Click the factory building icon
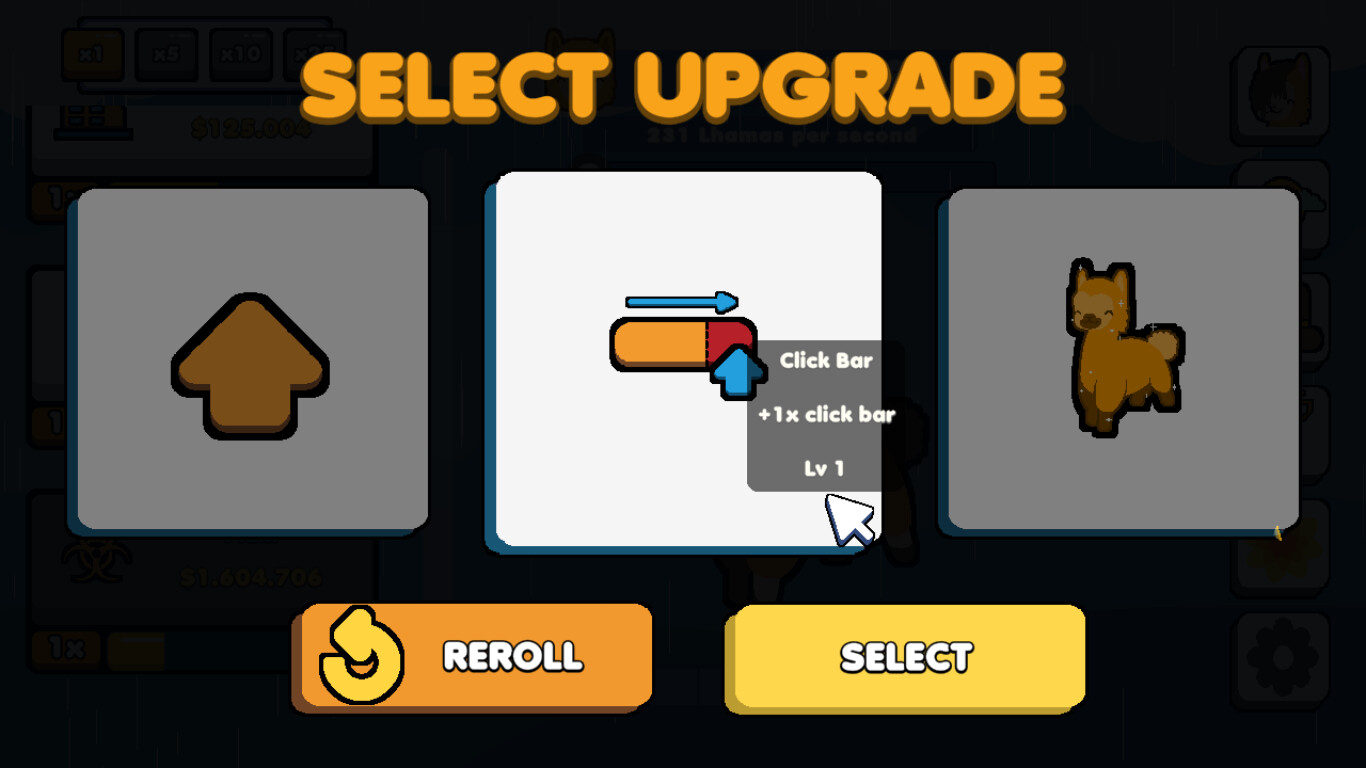The width and height of the screenshot is (1366, 768). click(x=95, y=122)
